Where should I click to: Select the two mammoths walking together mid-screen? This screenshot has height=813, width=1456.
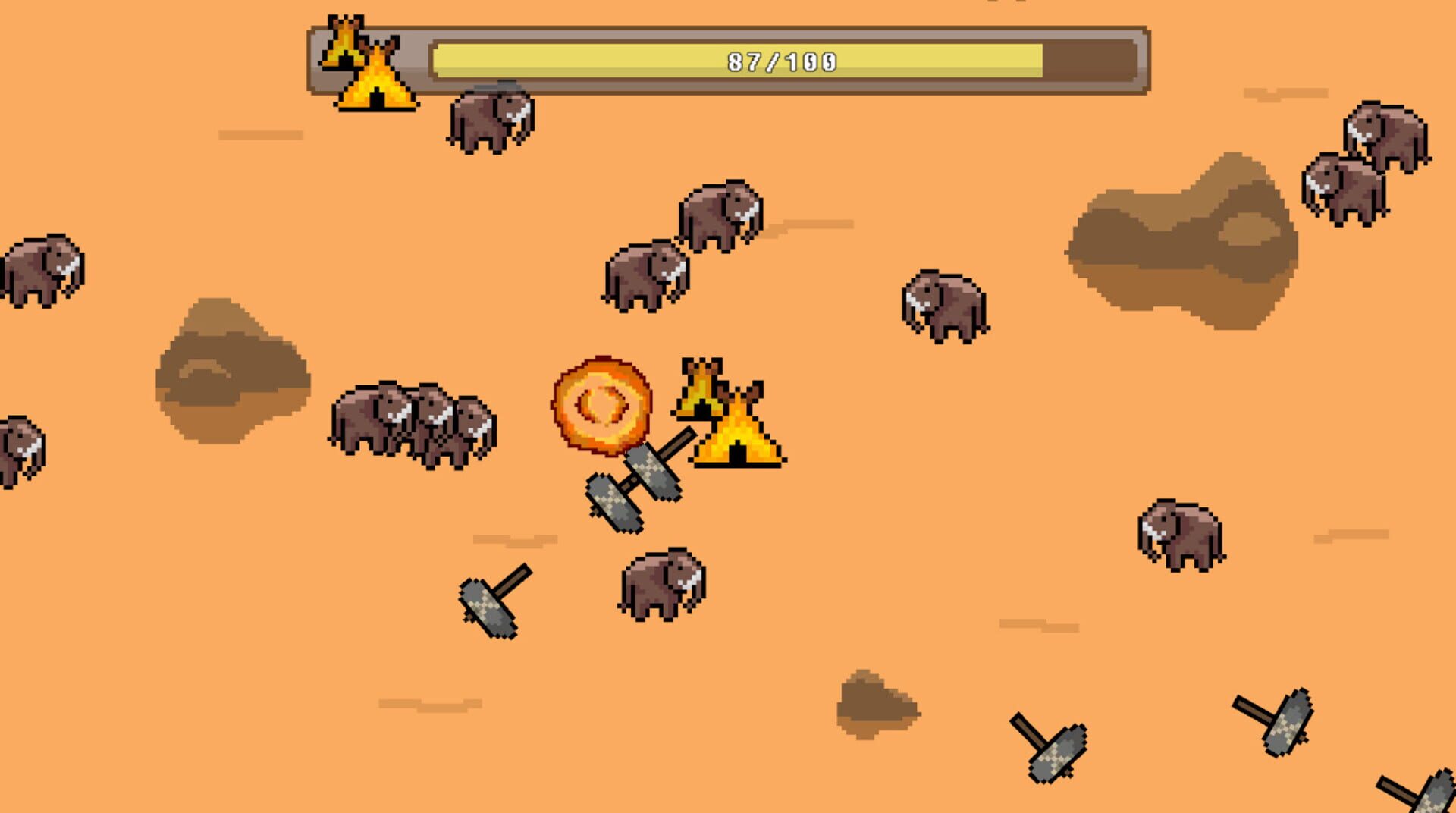(x=682, y=243)
